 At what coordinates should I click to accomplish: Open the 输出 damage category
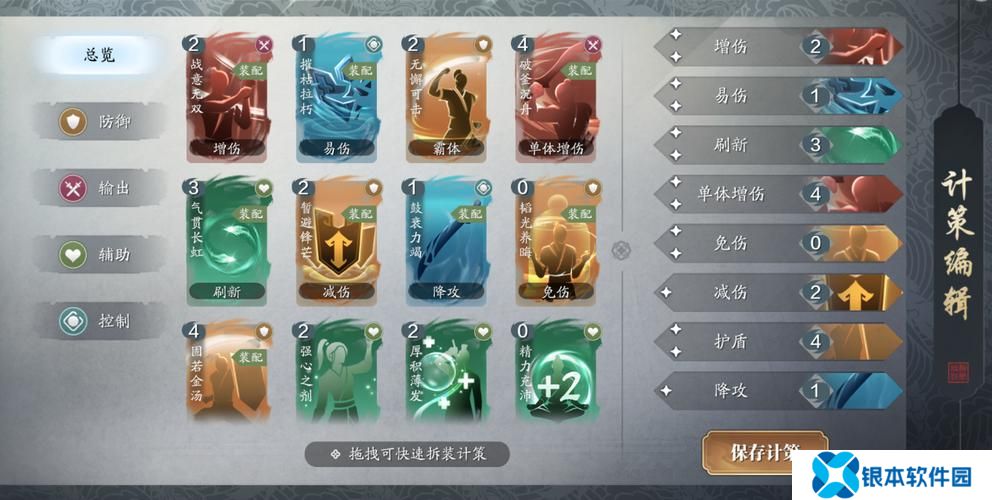click(100, 188)
